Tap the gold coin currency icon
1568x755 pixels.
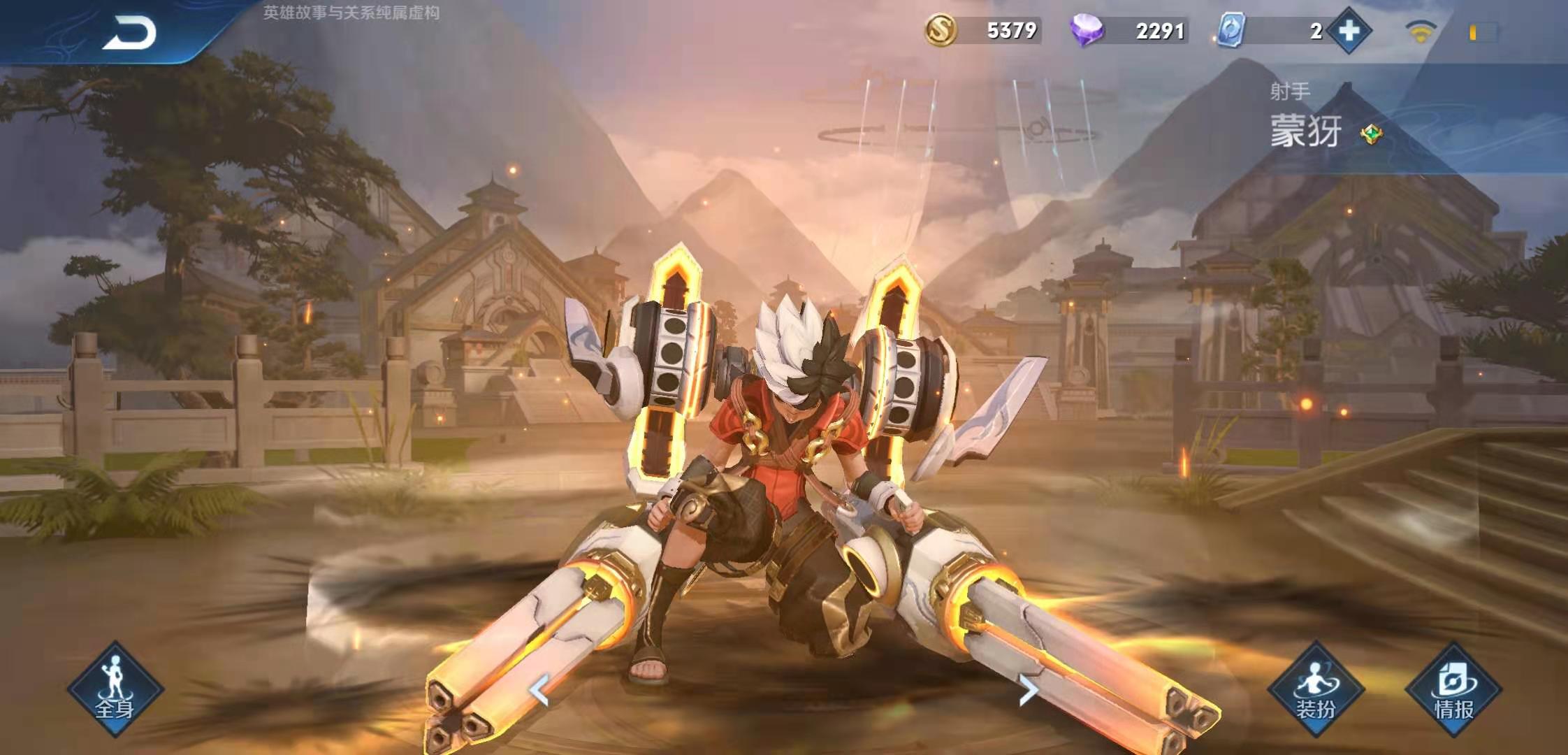(941, 31)
